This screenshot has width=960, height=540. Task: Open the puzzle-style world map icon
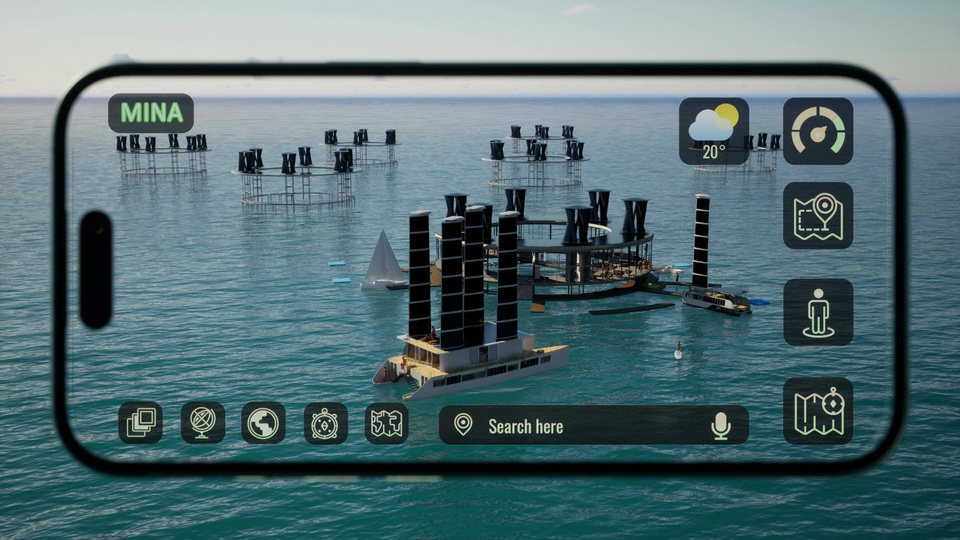tap(387, 423)
